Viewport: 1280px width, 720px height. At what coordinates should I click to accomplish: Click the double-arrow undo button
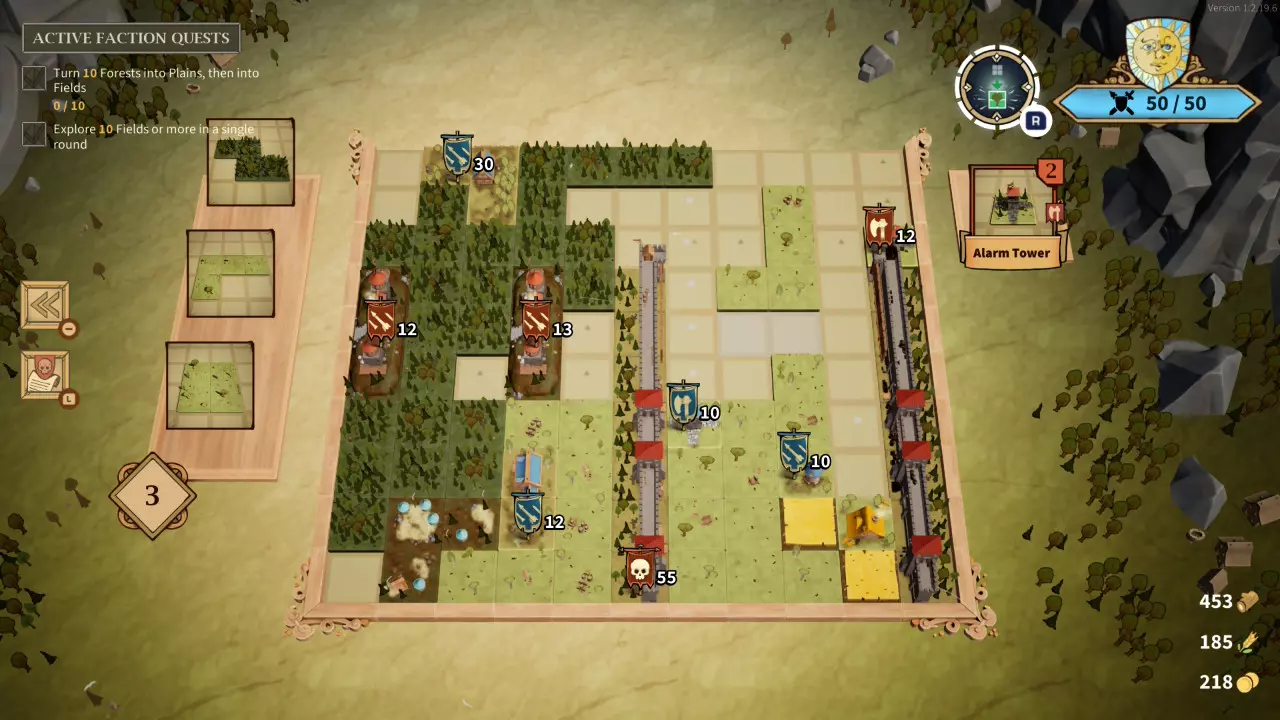45,306
